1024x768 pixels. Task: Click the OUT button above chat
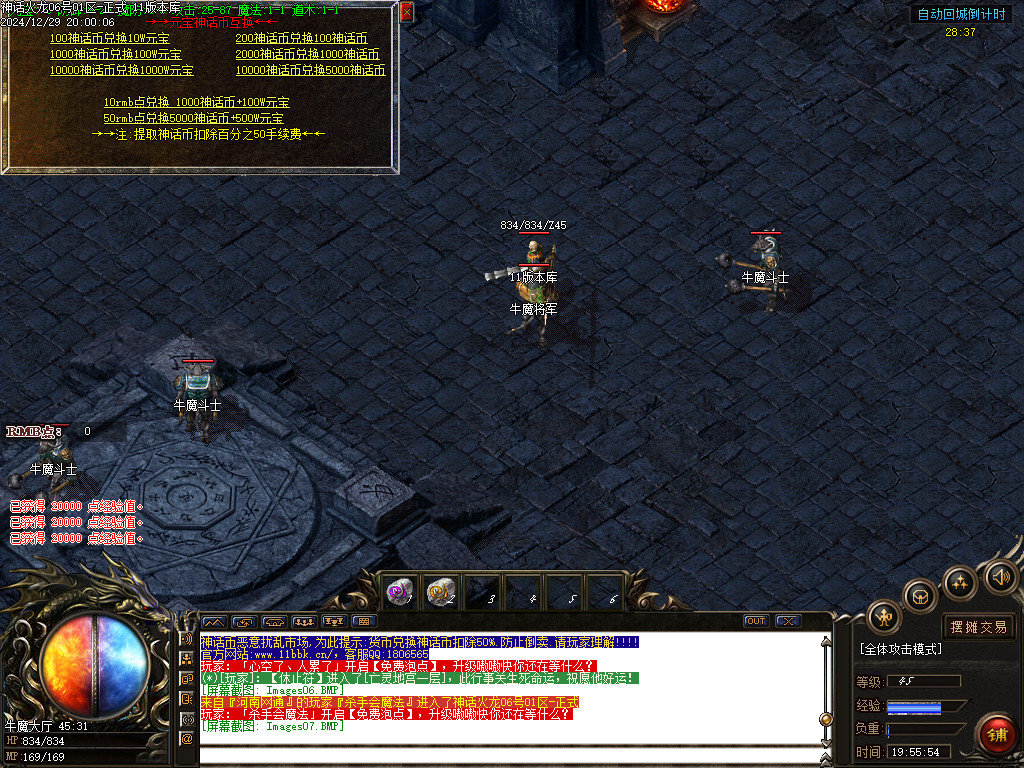coord(756,621)
